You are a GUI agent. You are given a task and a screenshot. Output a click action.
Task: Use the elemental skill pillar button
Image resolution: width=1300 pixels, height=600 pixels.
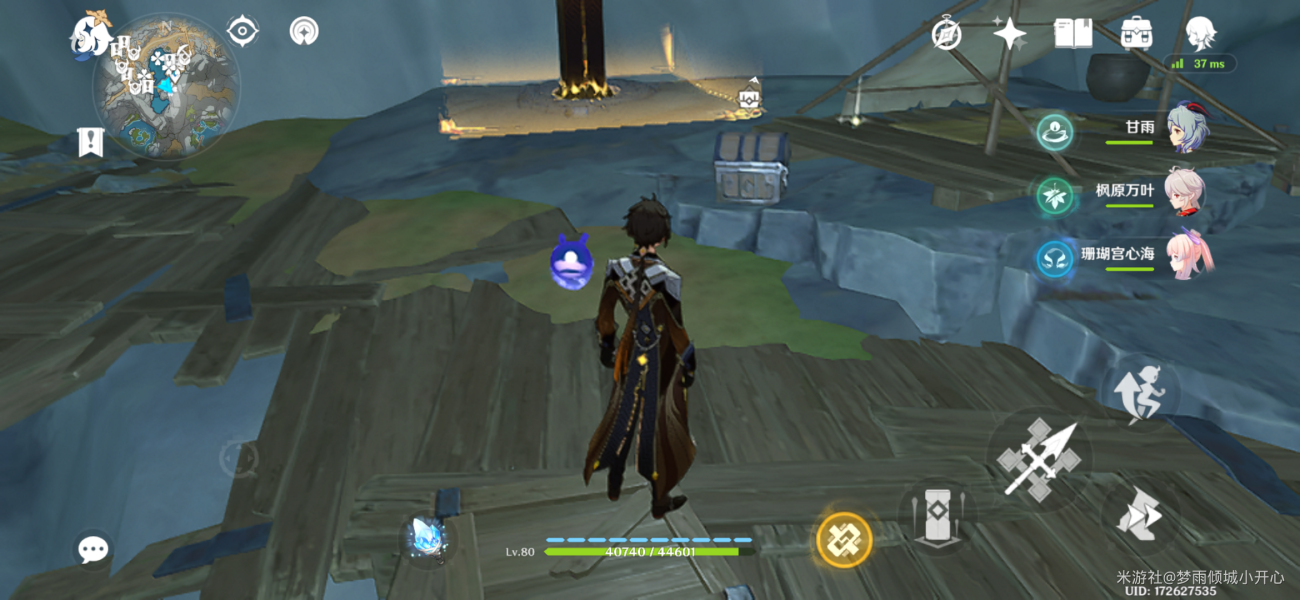coord(936,516)
